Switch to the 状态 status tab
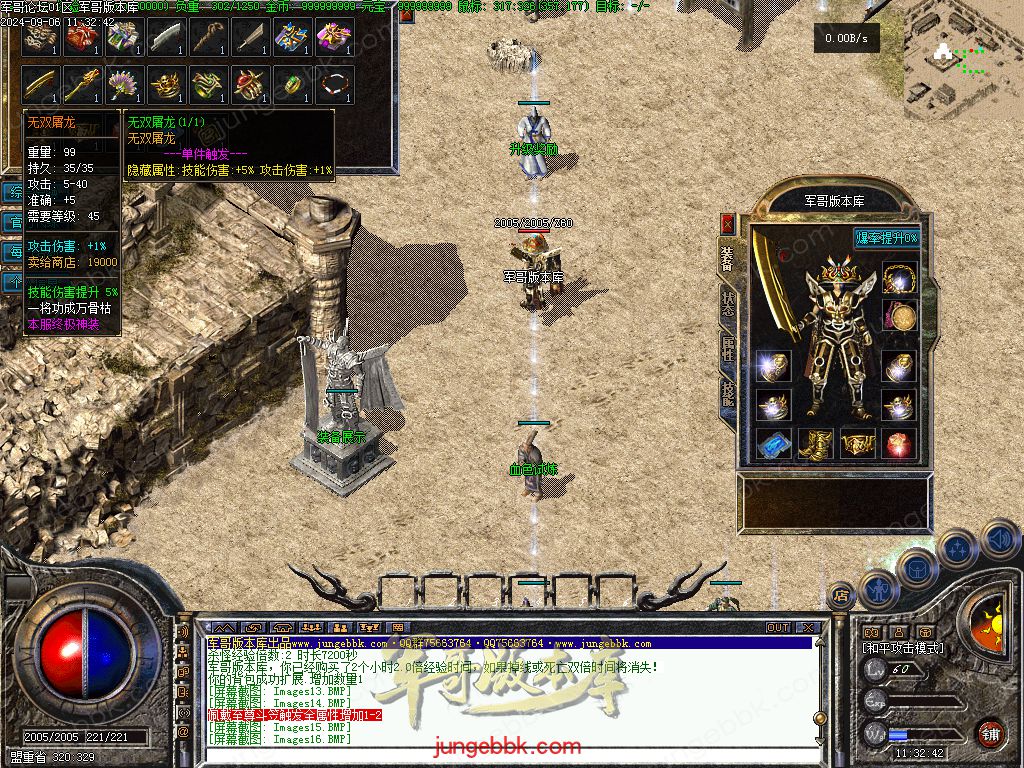The image size is (1024, 768). tap(727, 303)
